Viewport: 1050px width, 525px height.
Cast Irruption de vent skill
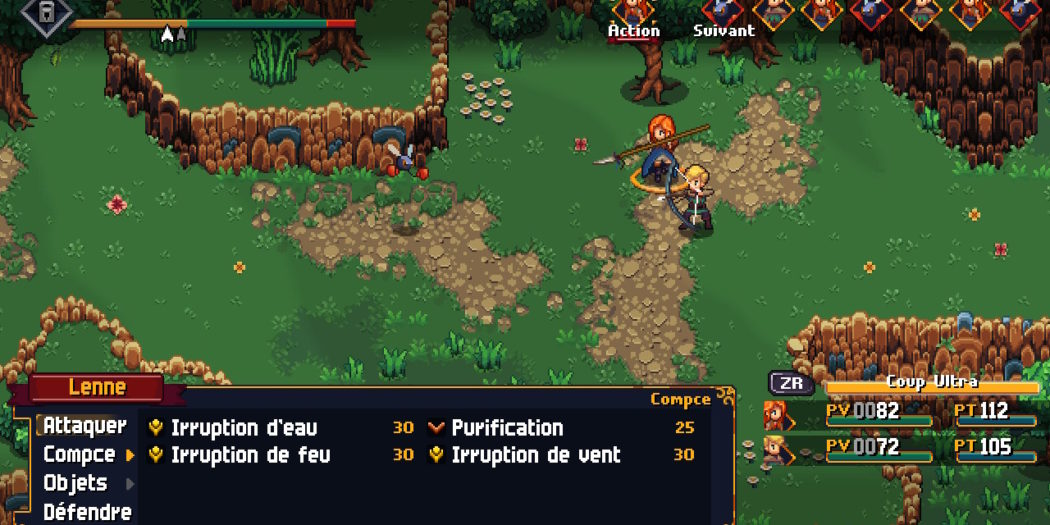pyautogui.click(x=535, y=456)
